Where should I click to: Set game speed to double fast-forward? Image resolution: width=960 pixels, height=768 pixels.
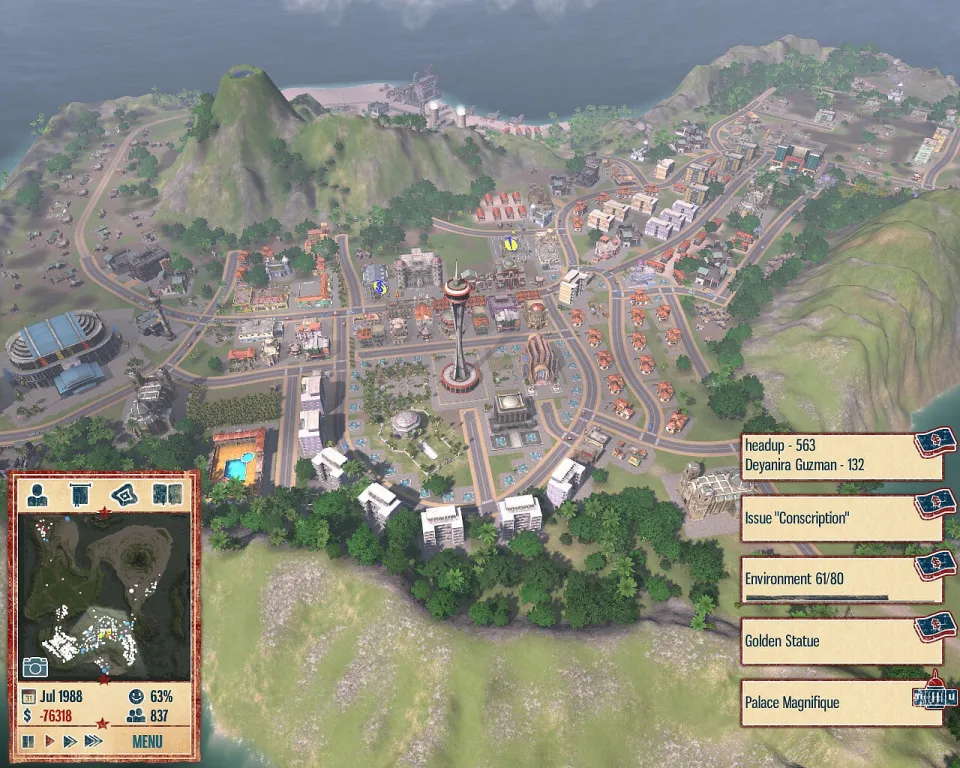pos(69,741)
